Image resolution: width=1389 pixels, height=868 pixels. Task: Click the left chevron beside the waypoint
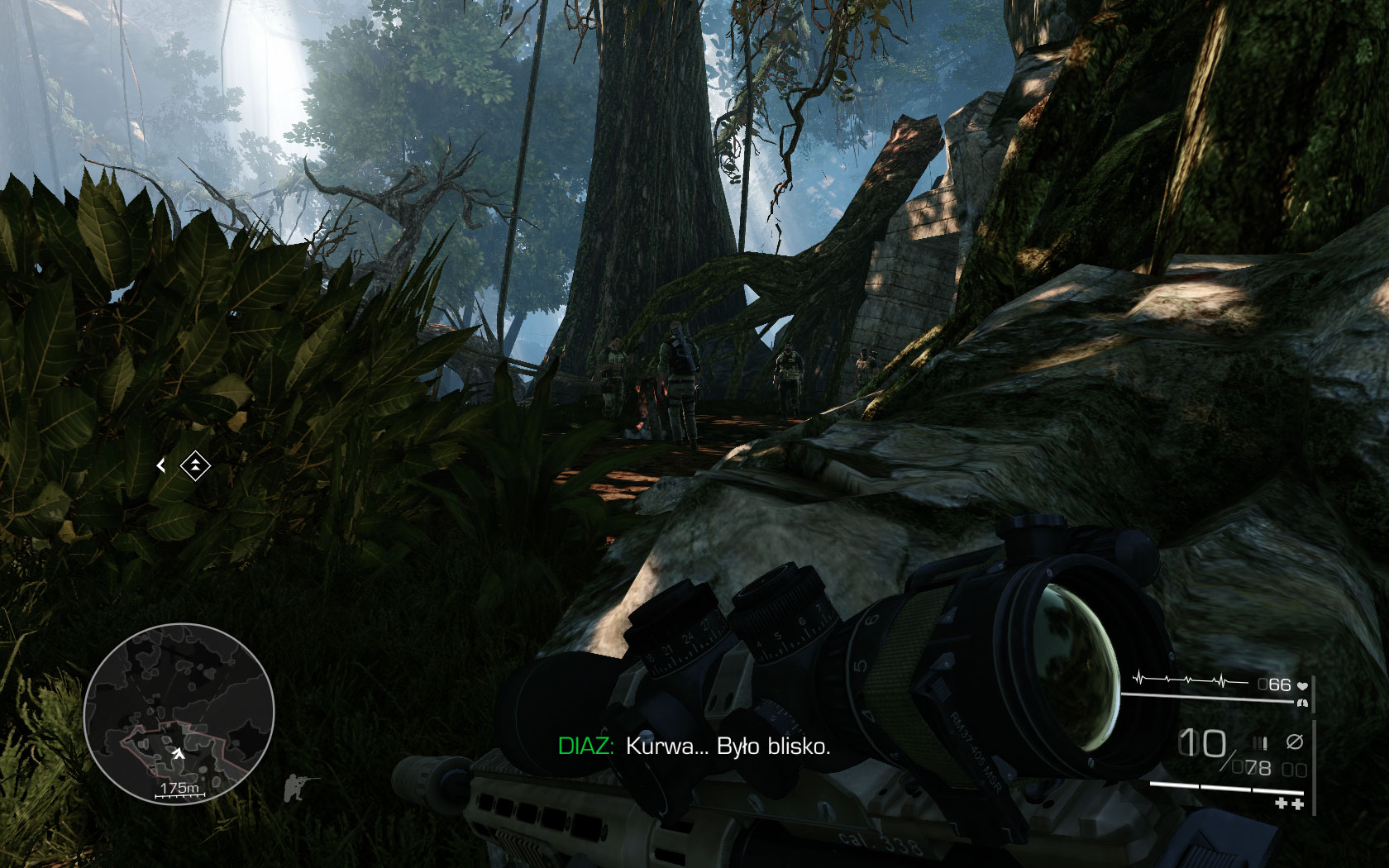(x=161, y=466)
